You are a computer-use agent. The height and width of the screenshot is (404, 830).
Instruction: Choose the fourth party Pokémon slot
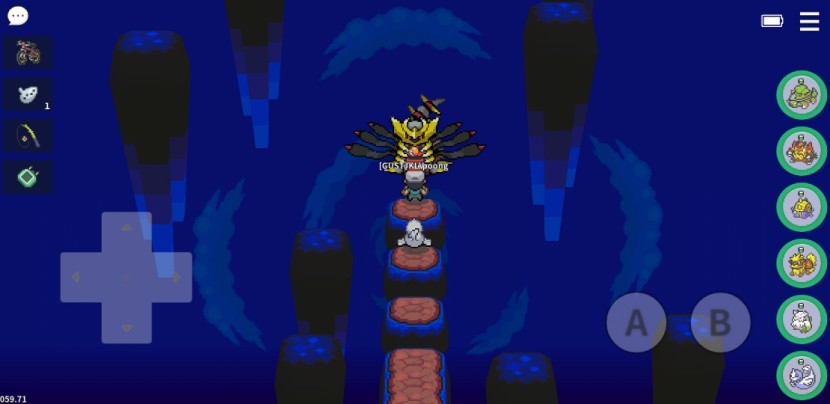(x=801, y=263)
